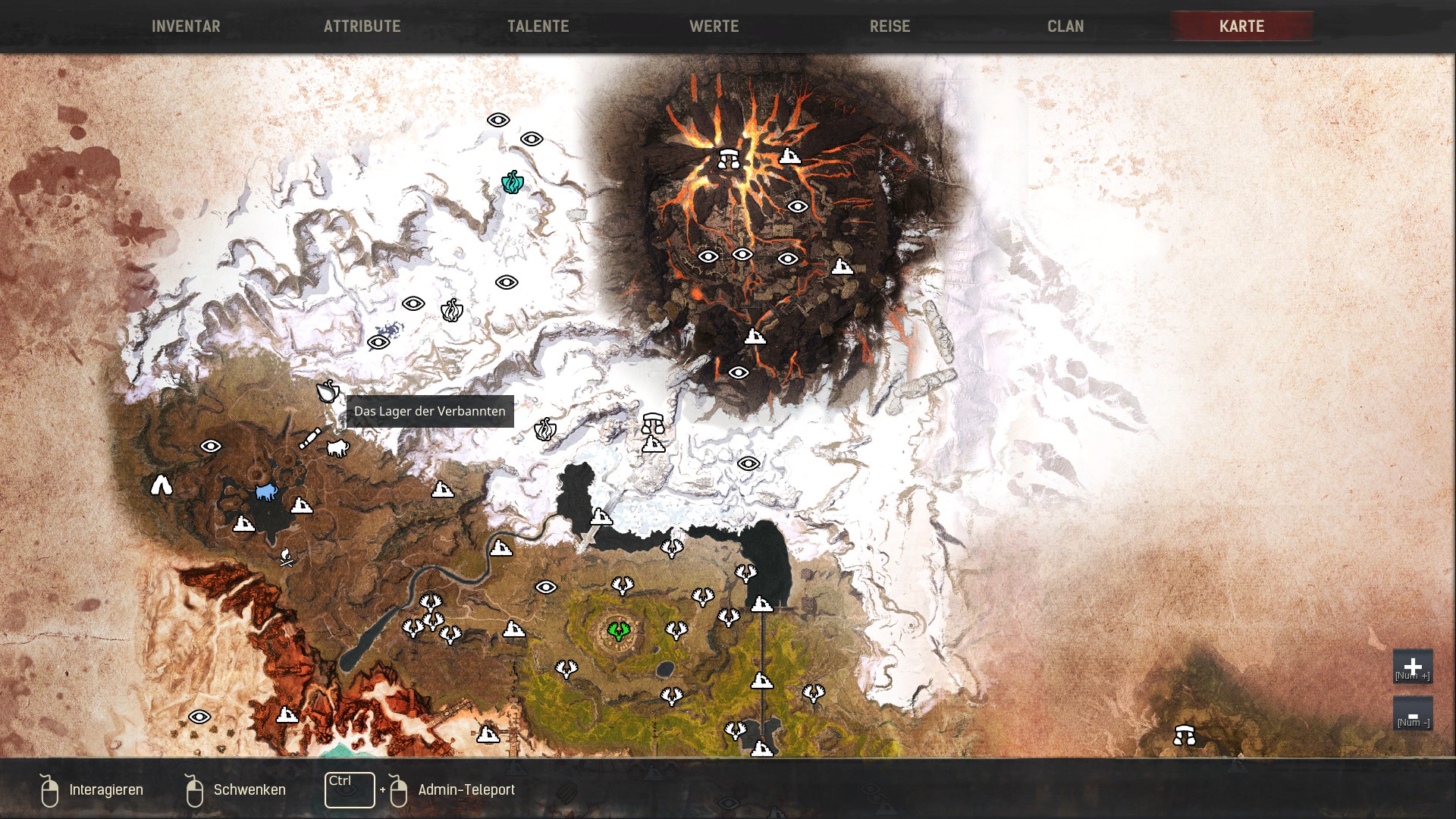Click the teal flame map marker
Viewport: 1456px width, 819px height.
click(513, 182)
